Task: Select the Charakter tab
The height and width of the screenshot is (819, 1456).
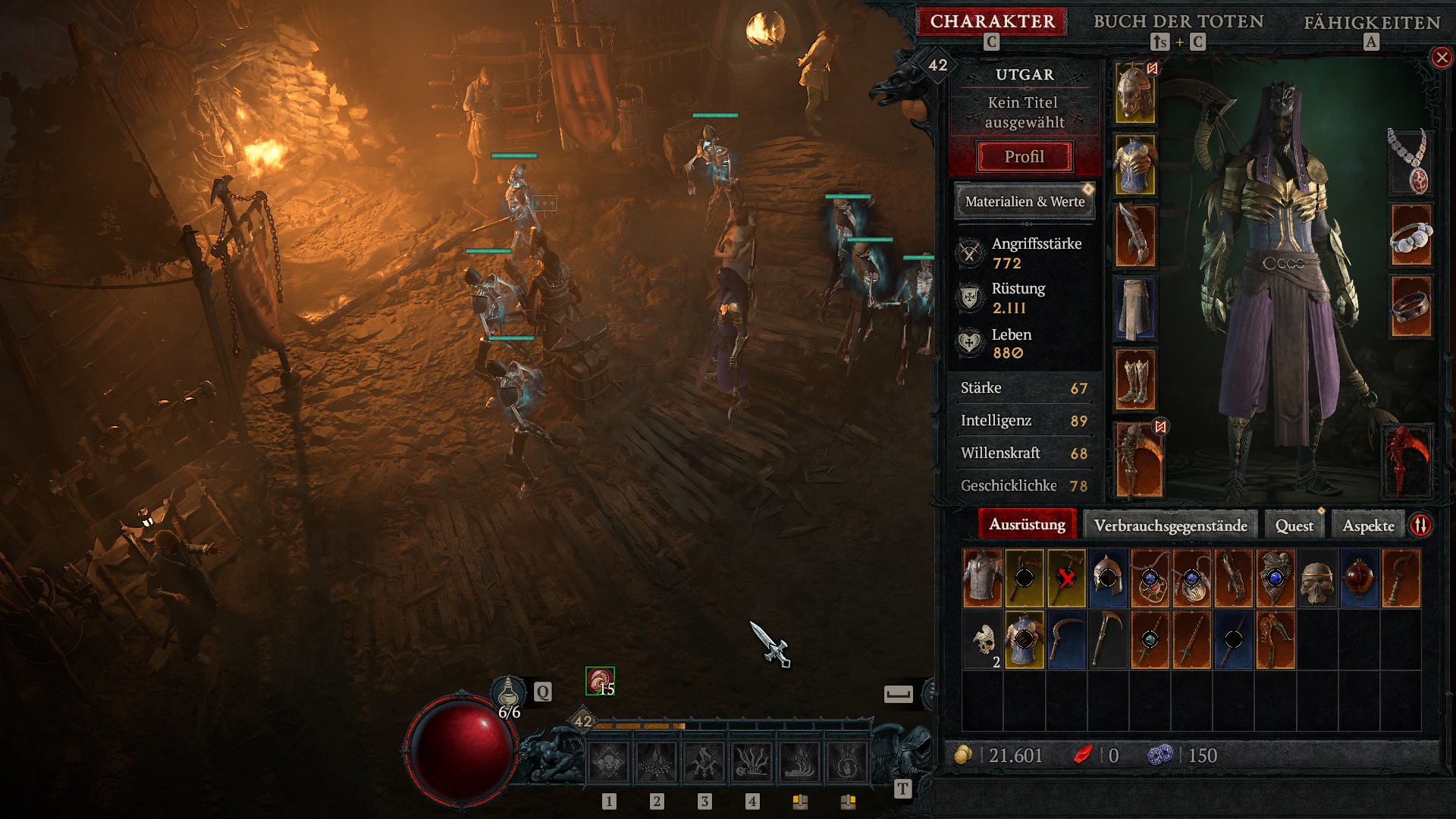Action: pos(992,21)
